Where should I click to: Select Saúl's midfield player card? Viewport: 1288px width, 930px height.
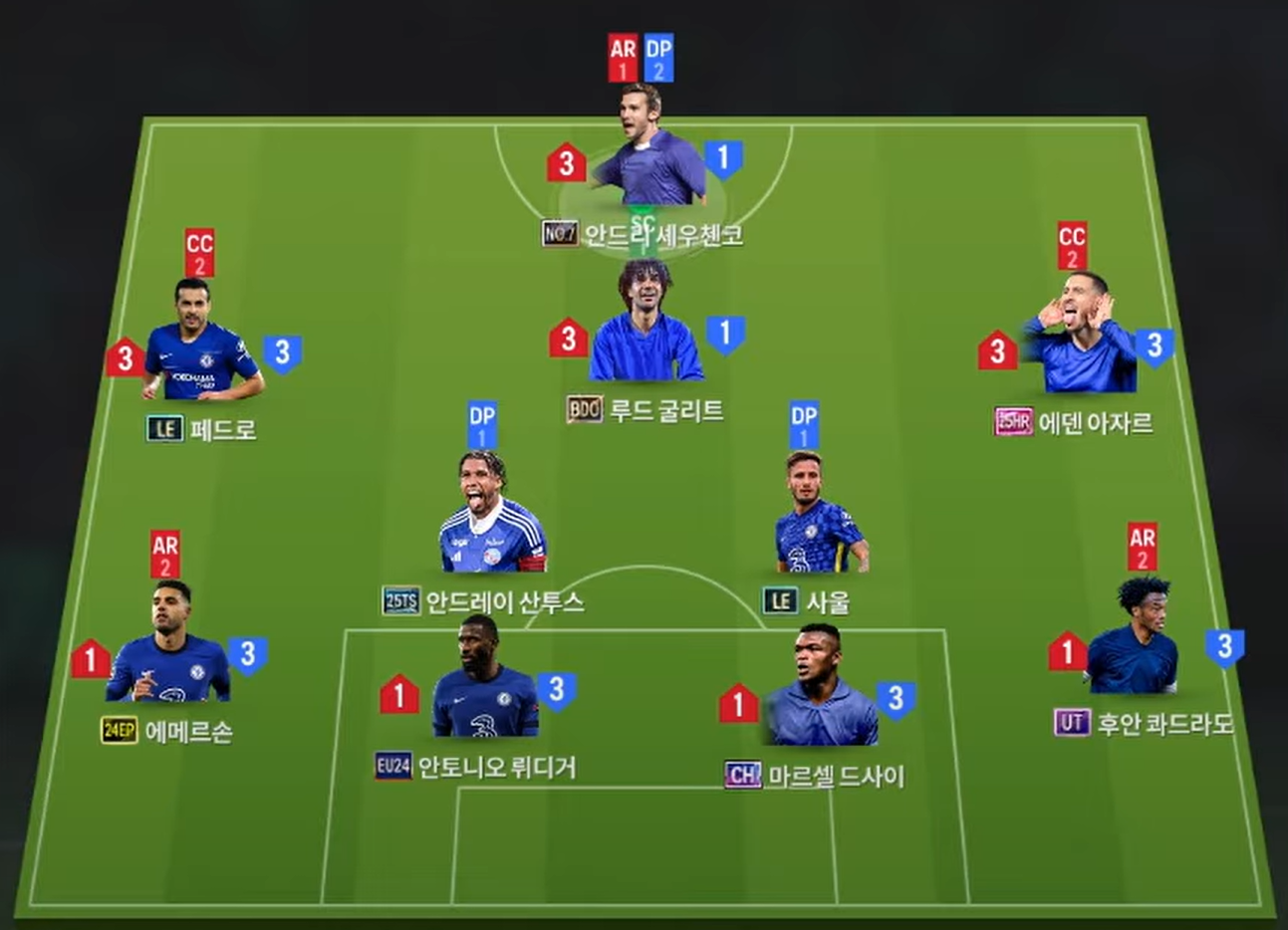click(x=819, y=518)
